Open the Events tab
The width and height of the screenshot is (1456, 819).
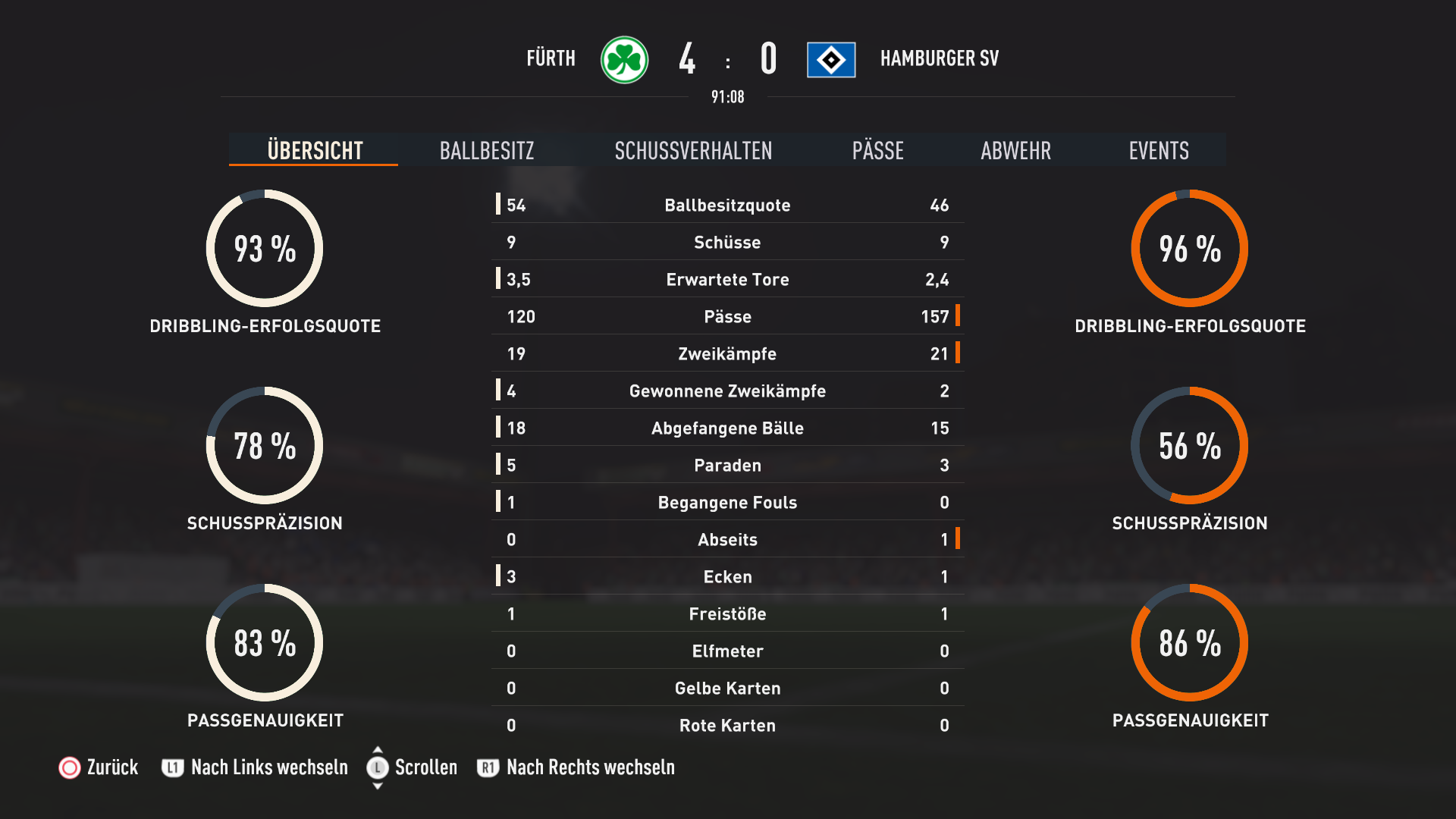[x=1158, y=150]
